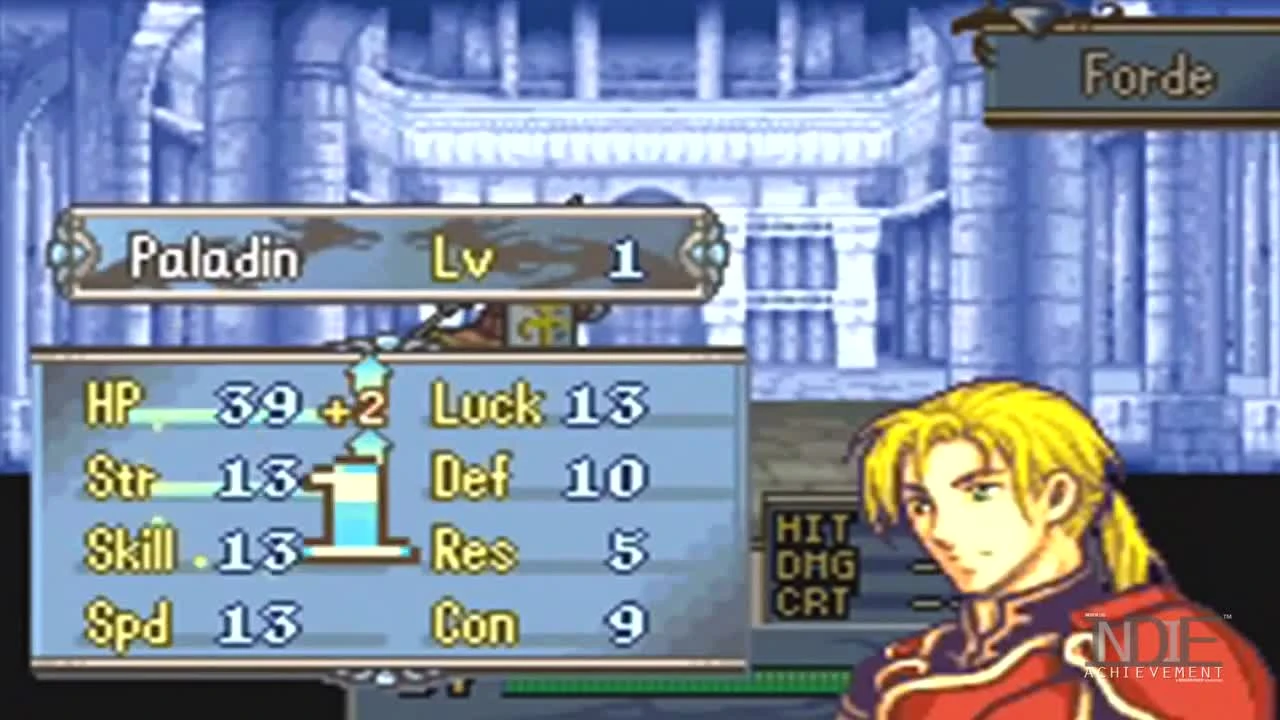The image size is (1280, 720).
Task: Click the Luck stat label
Action: [487, 403]
